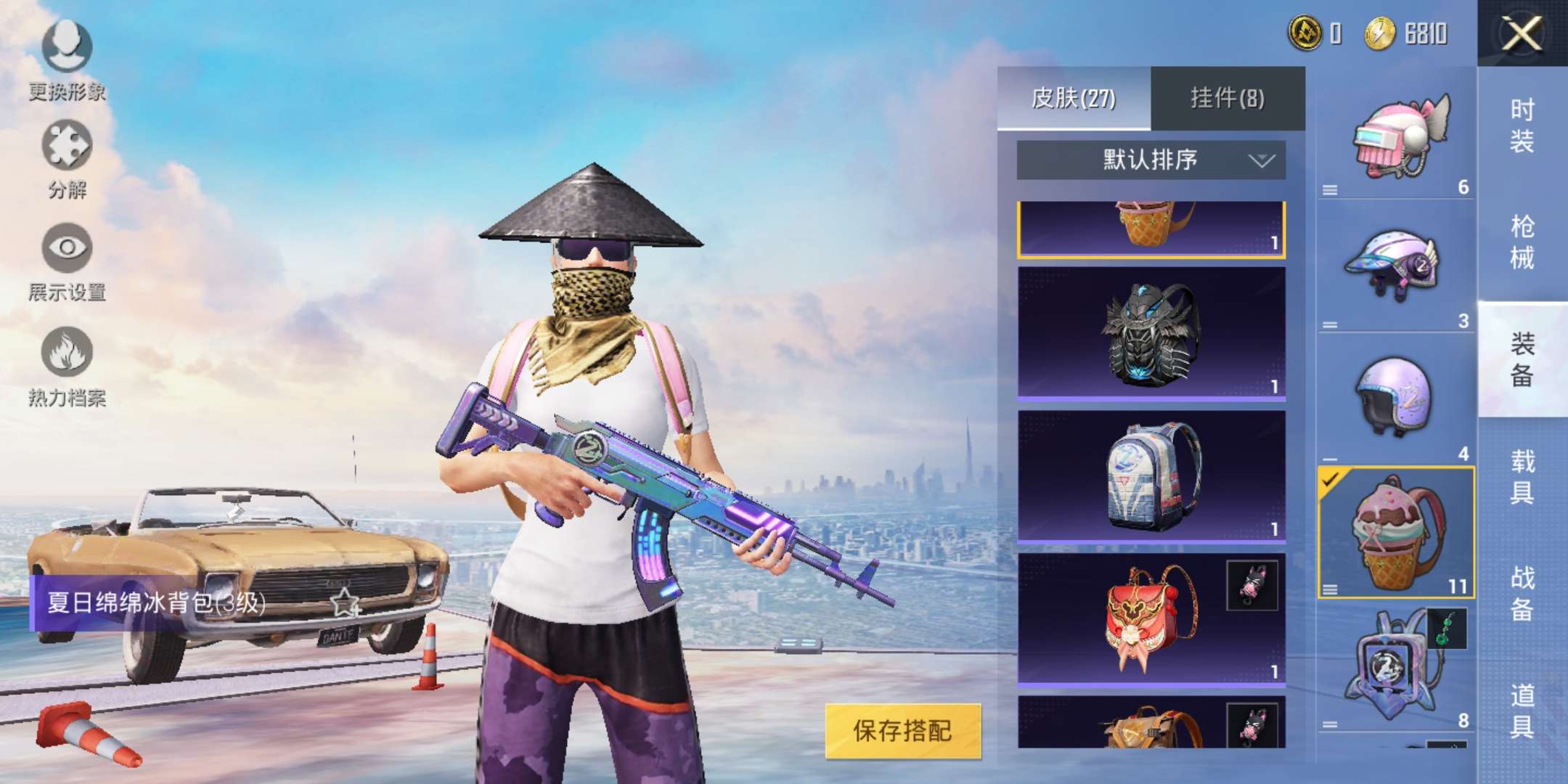Switch to the 挂件(8) pendants tab
The width and height of the screenshot is (1568, 784).
coord(1228,98)
